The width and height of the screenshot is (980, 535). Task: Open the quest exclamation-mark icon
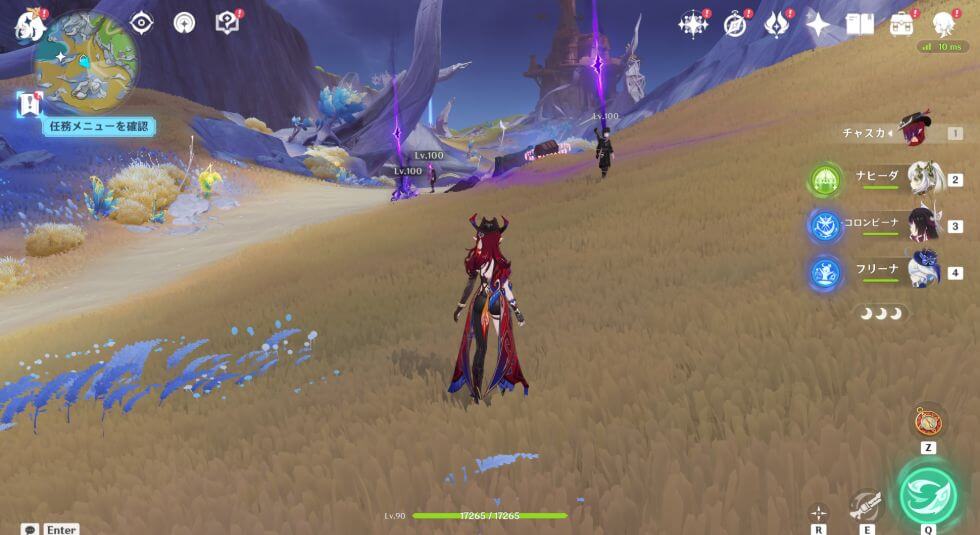(x=29, y=103)
